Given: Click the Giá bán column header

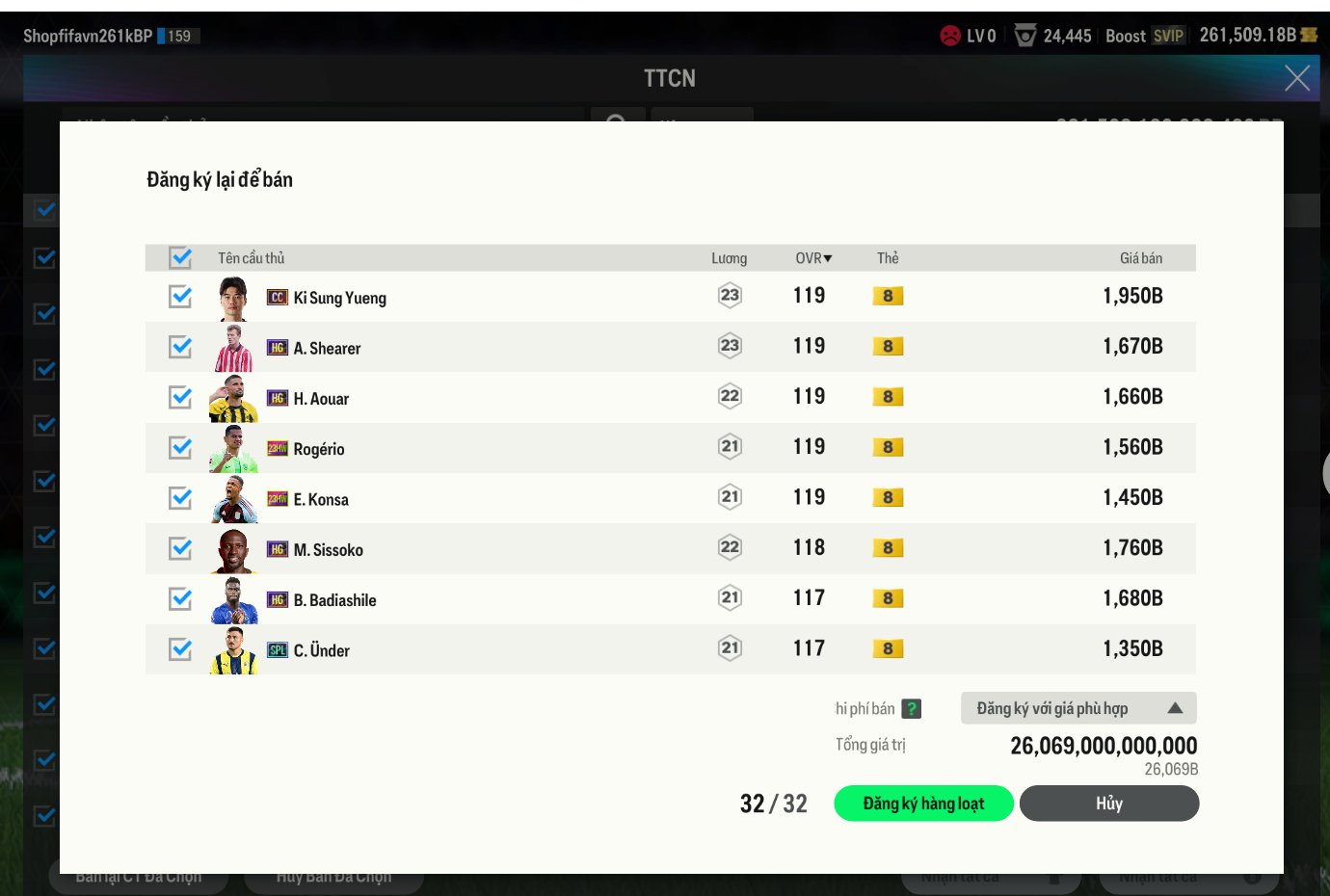Looking at the screenshot, I should [x=1140, y=258].
